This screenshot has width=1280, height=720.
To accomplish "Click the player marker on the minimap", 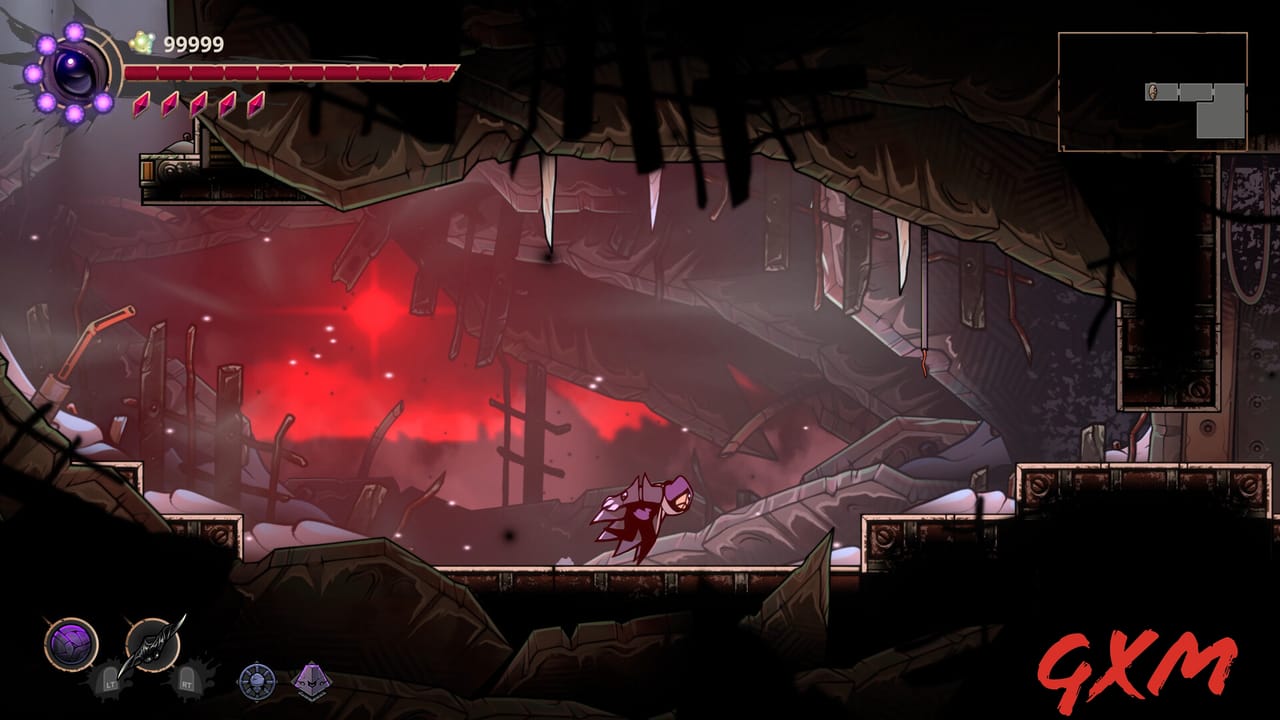I will point(1152,92).
